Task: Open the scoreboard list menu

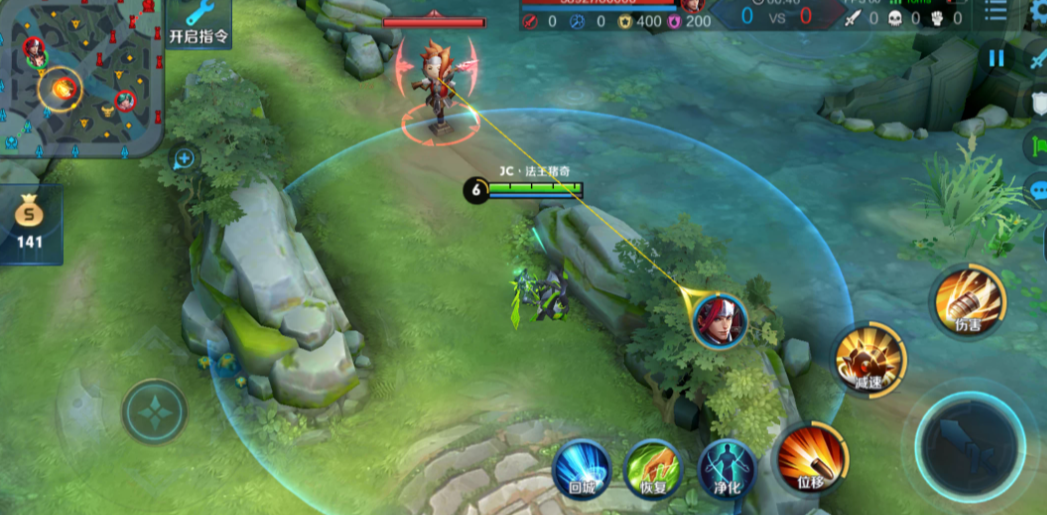Action: (996, 12)
